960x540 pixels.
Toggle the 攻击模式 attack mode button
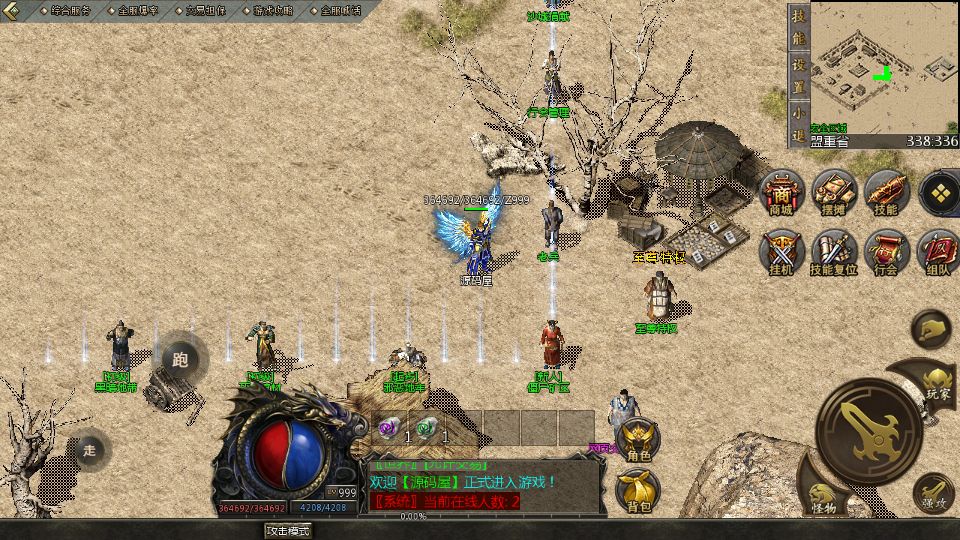click(288, 531)
